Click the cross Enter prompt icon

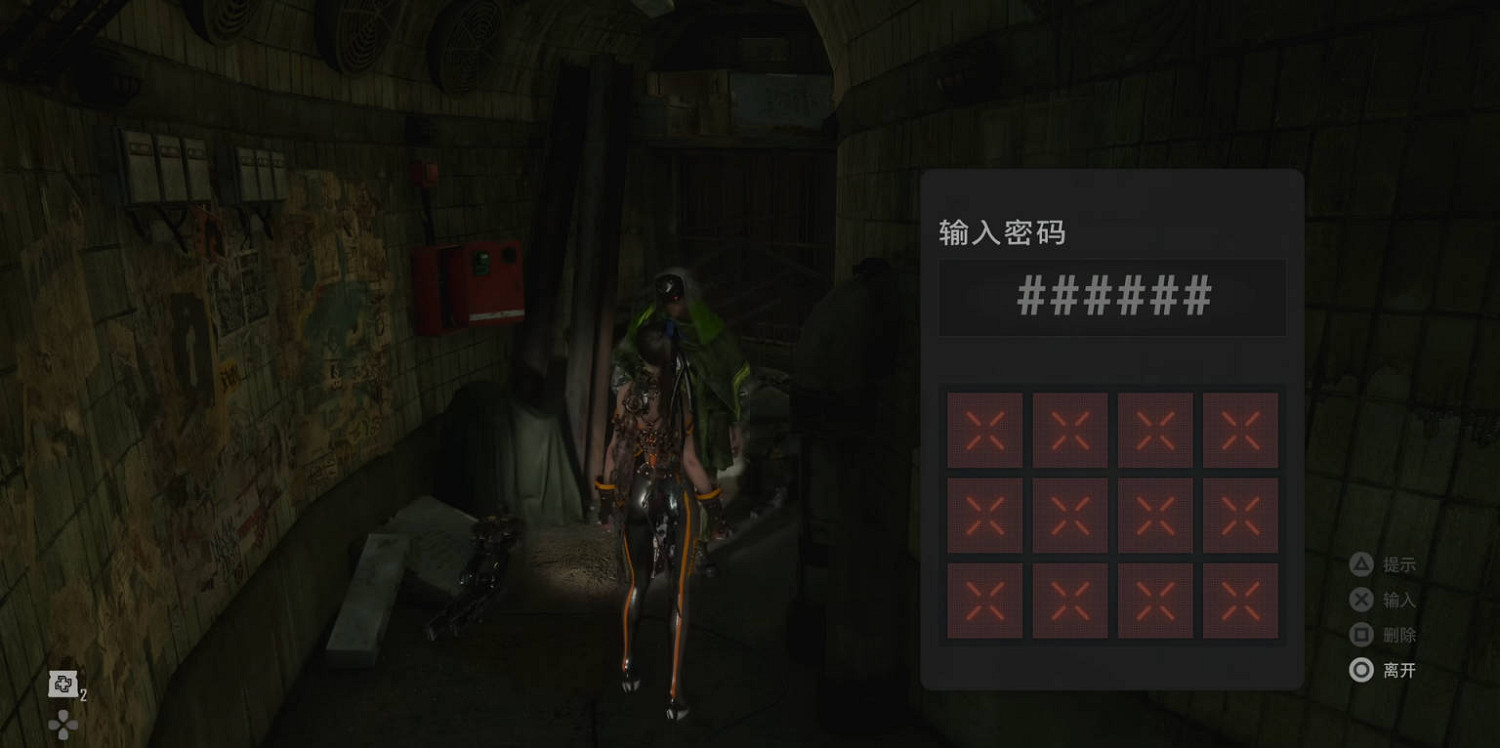[1361, 599]
